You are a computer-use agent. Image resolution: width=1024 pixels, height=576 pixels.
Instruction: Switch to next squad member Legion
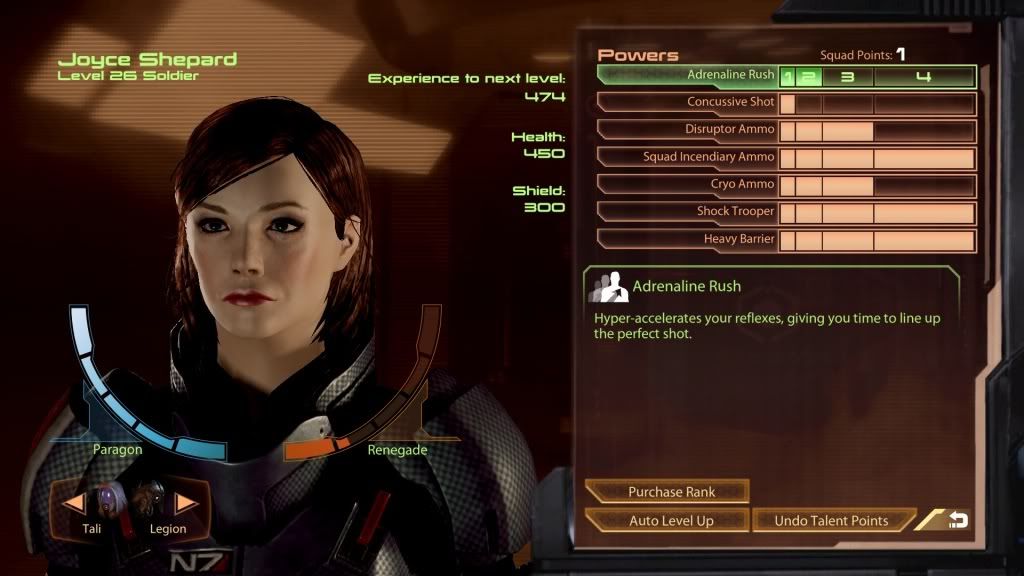186,503
